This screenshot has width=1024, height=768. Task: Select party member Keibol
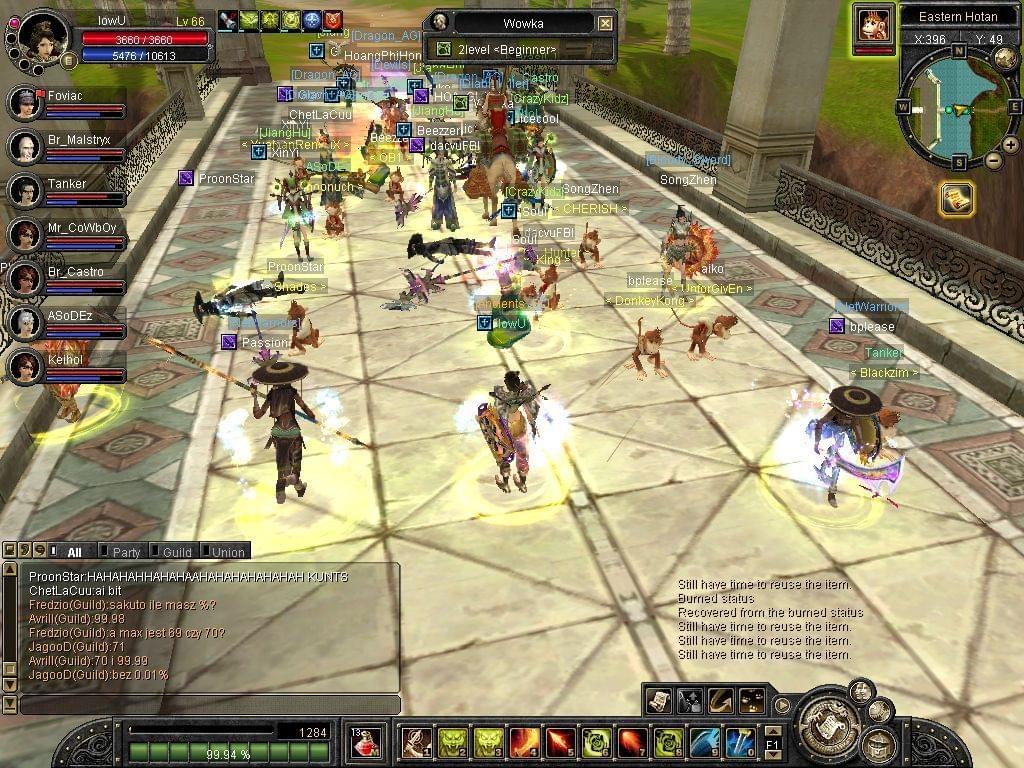[65, 360]
